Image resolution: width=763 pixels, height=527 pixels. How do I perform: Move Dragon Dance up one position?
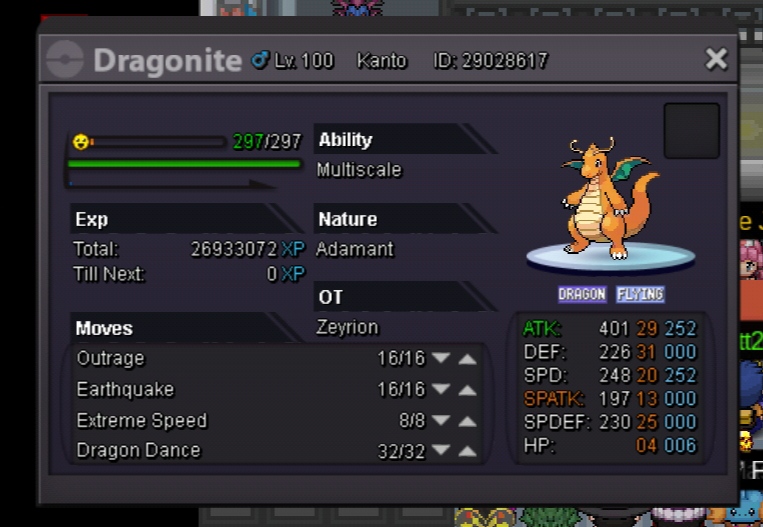click(x=467, y=451)
